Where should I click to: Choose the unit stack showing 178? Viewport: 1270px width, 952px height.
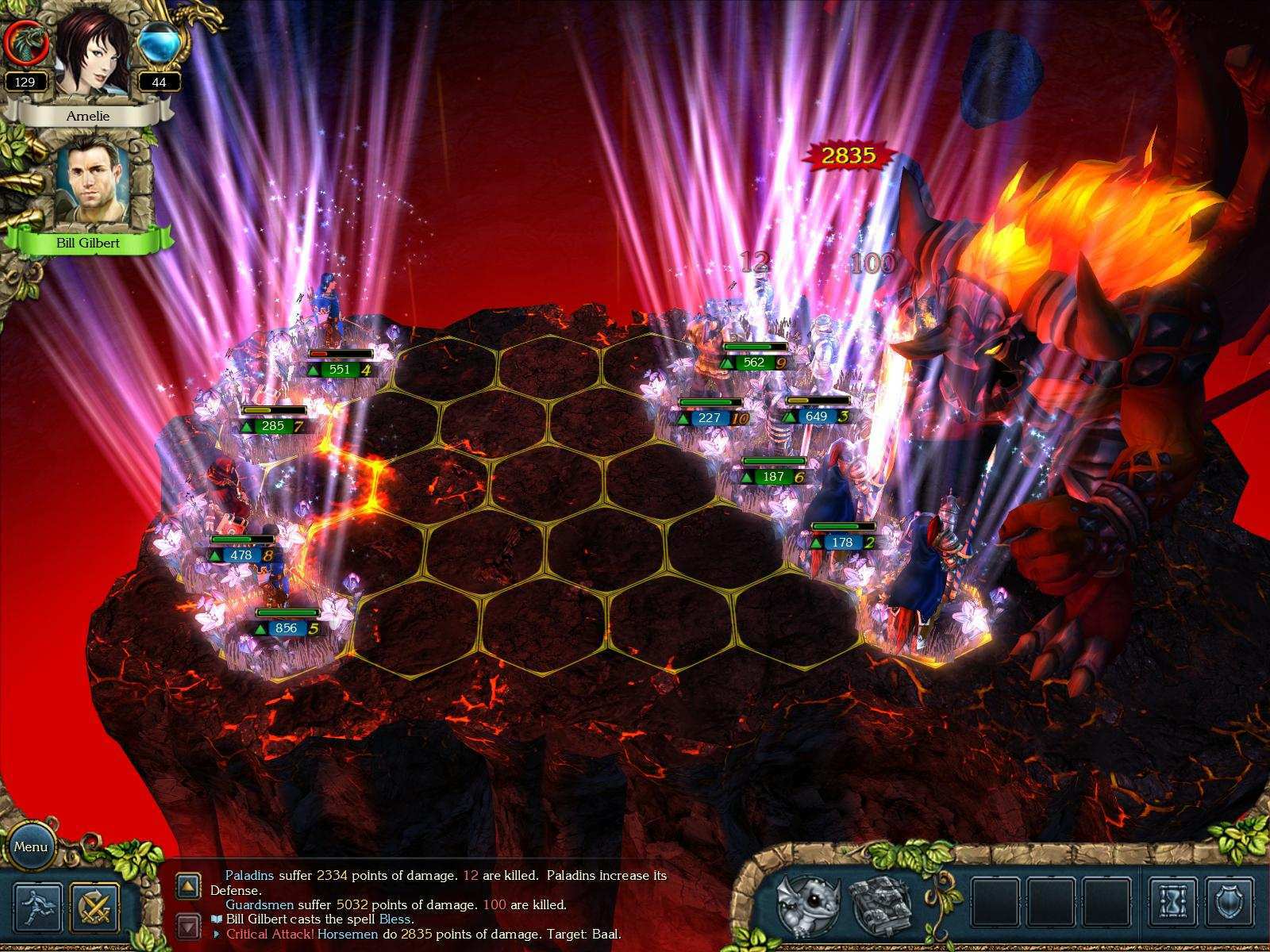(x=842, y=543)
